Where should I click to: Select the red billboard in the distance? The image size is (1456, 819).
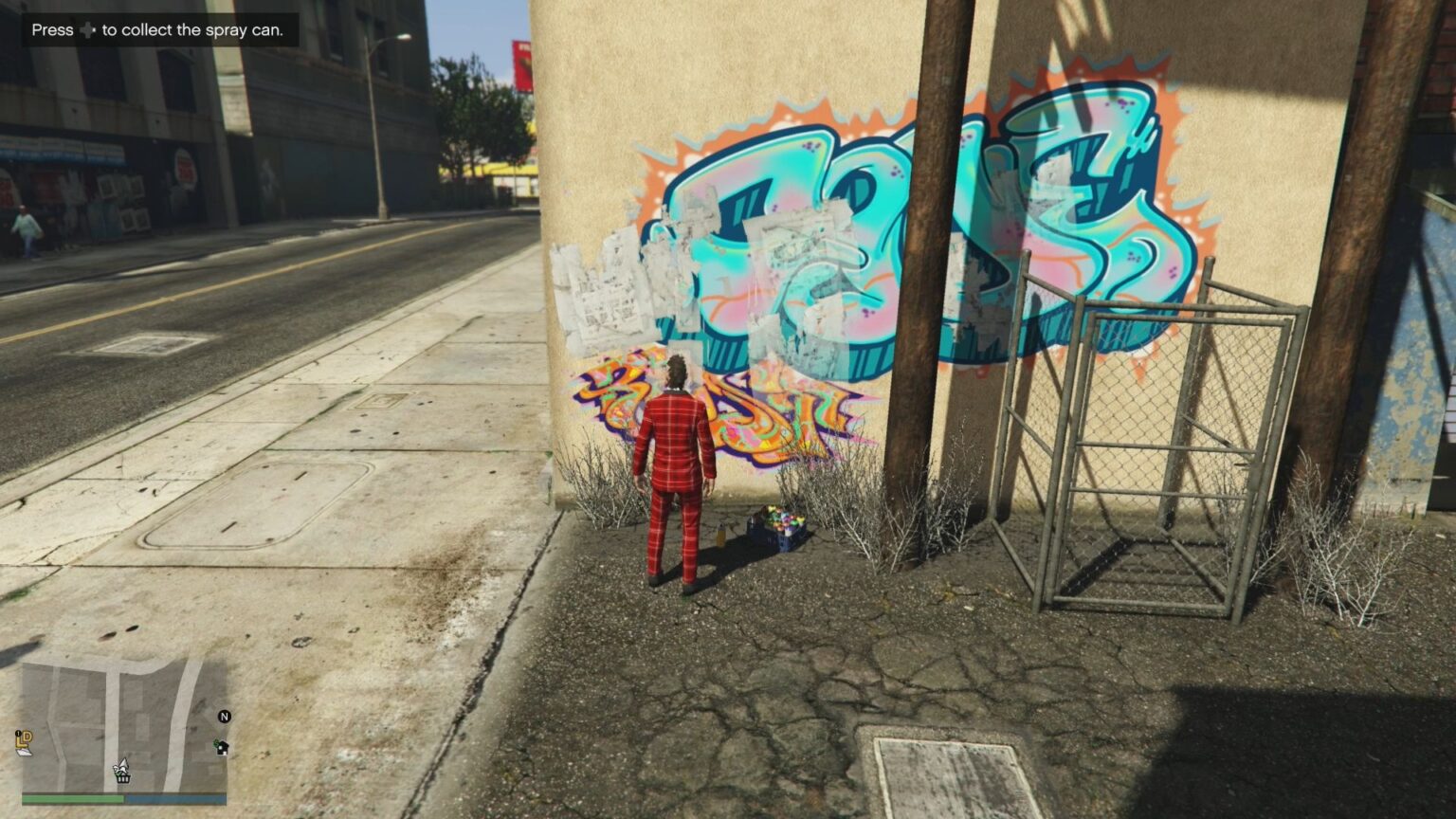coord(522,62)
